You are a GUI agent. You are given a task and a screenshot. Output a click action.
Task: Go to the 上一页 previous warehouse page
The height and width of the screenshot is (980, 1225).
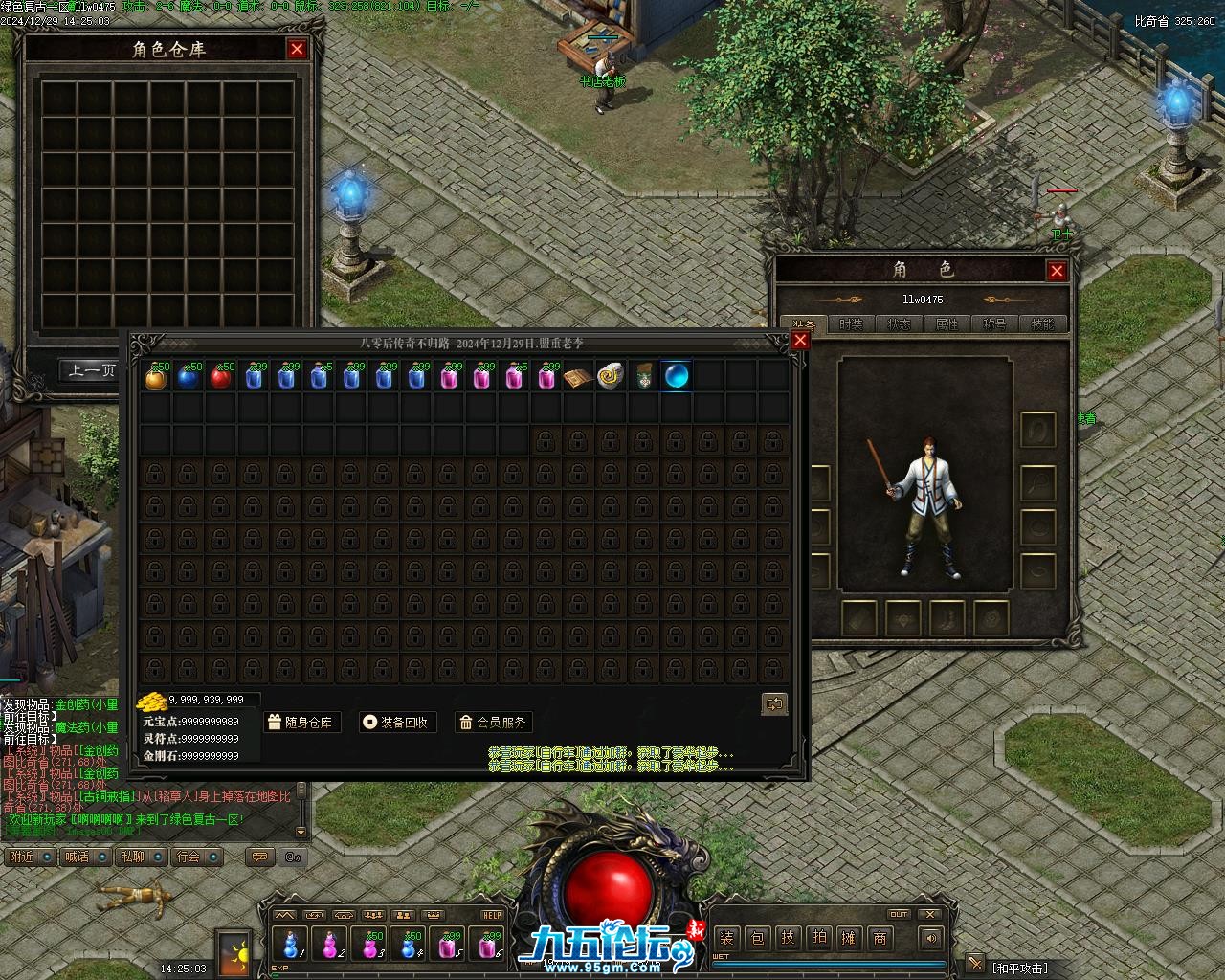pyautogui.click(x=91, y=370)
